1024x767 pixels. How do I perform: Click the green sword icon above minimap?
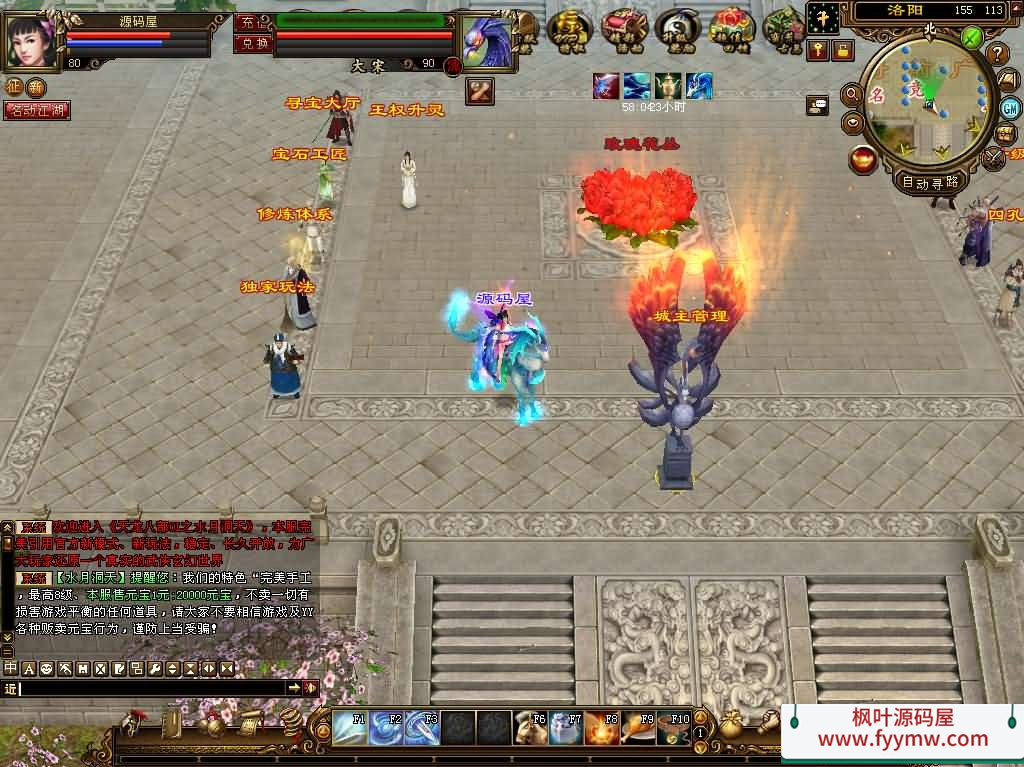click(971, 38)
